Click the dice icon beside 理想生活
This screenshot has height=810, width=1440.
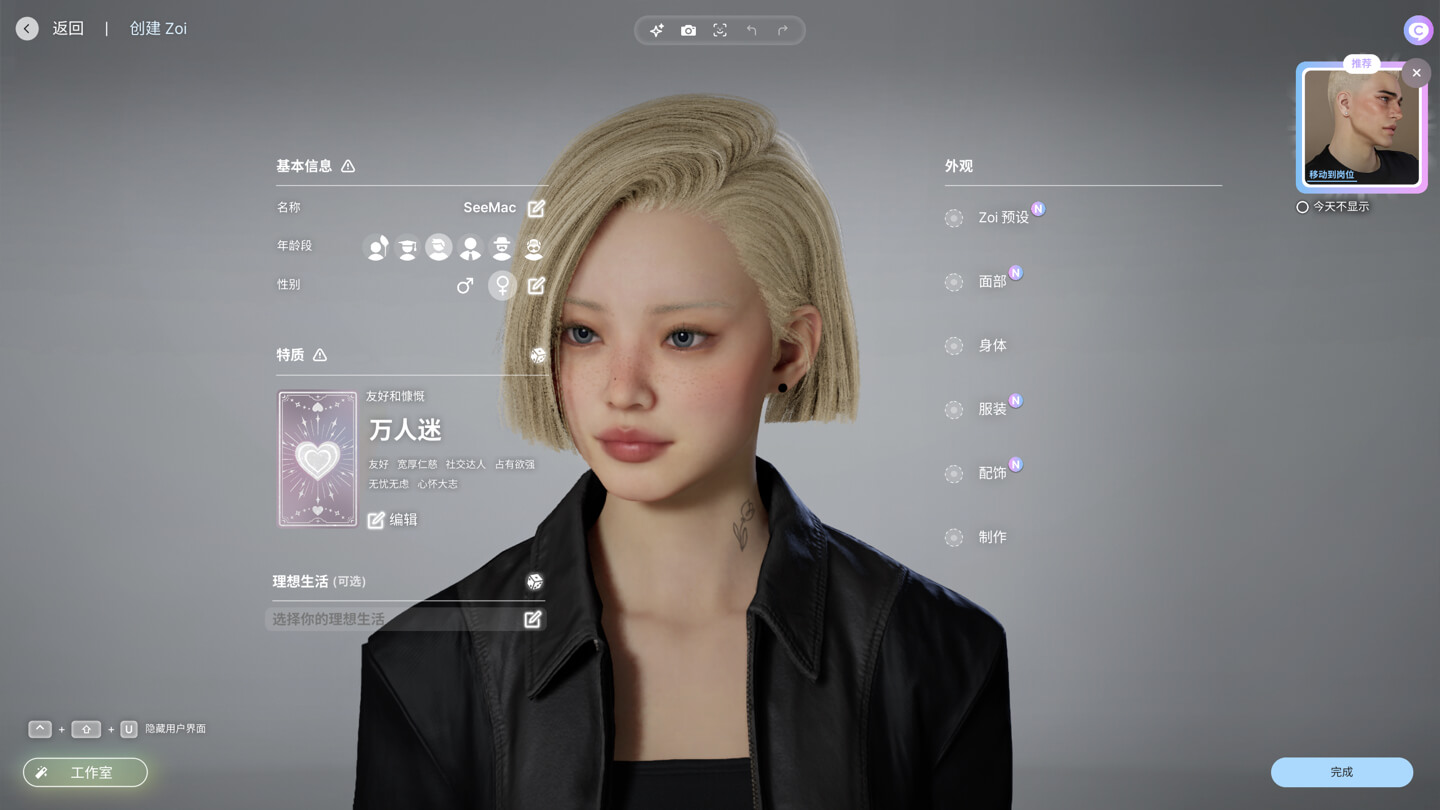[535, 581]
